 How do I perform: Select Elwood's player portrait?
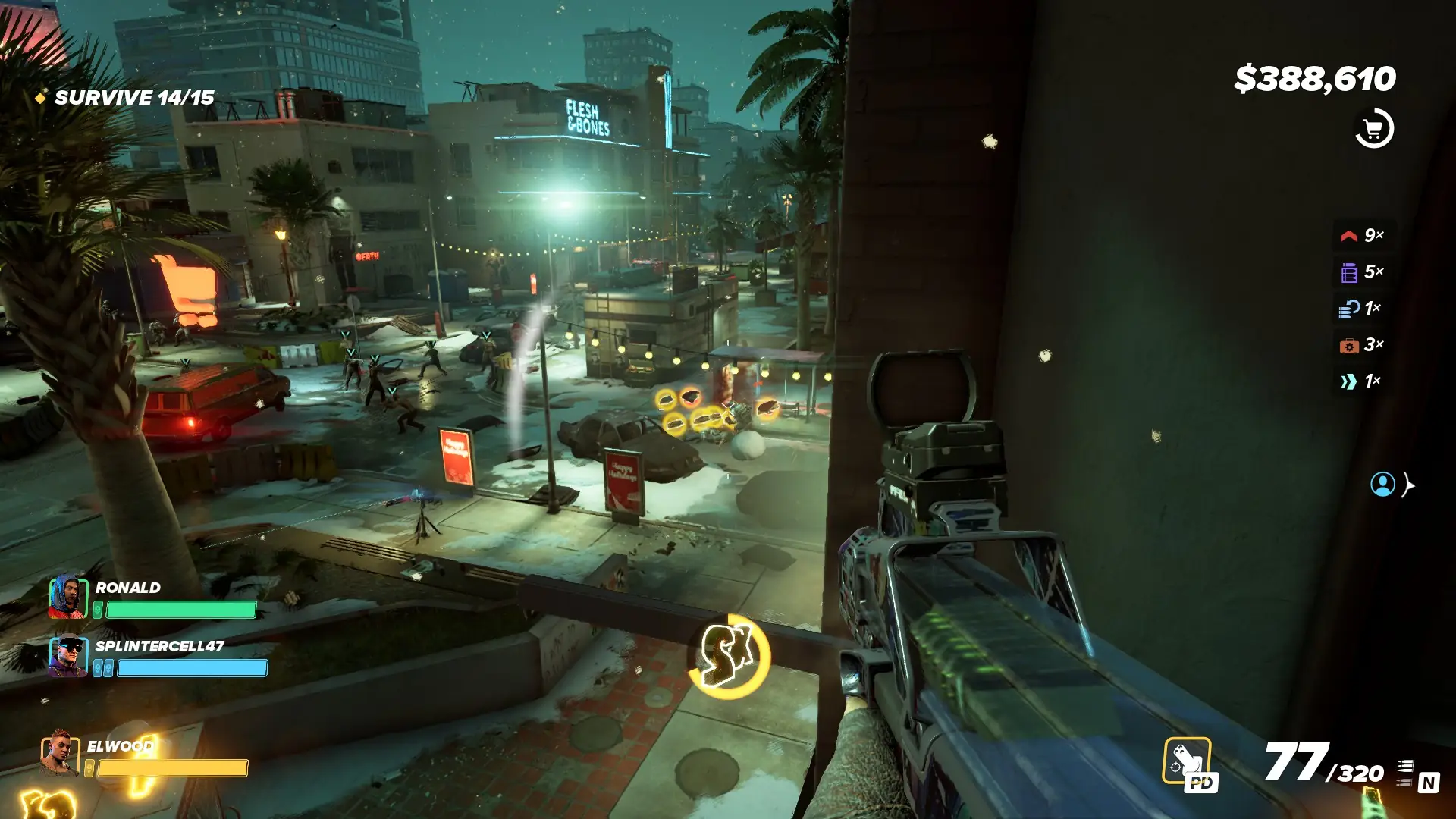60,753
